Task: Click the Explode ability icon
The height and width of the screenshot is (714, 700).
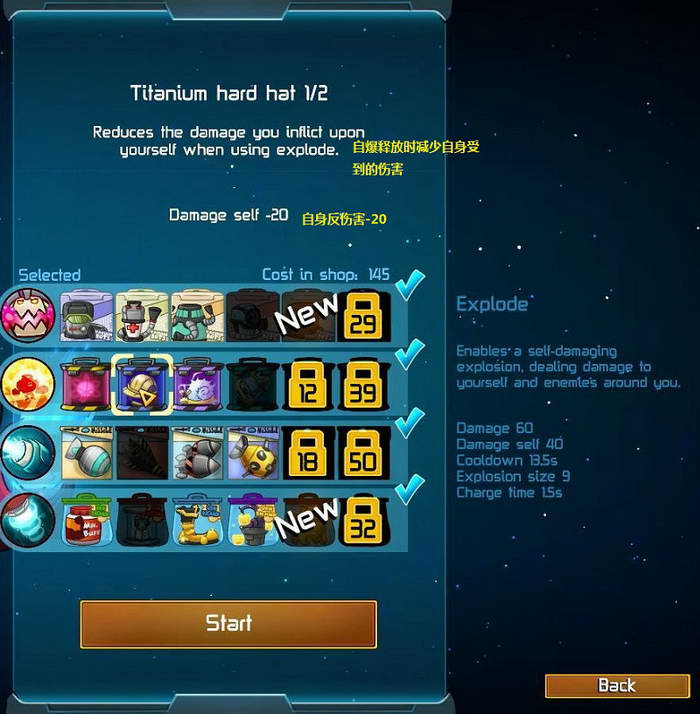Action: 28,383
